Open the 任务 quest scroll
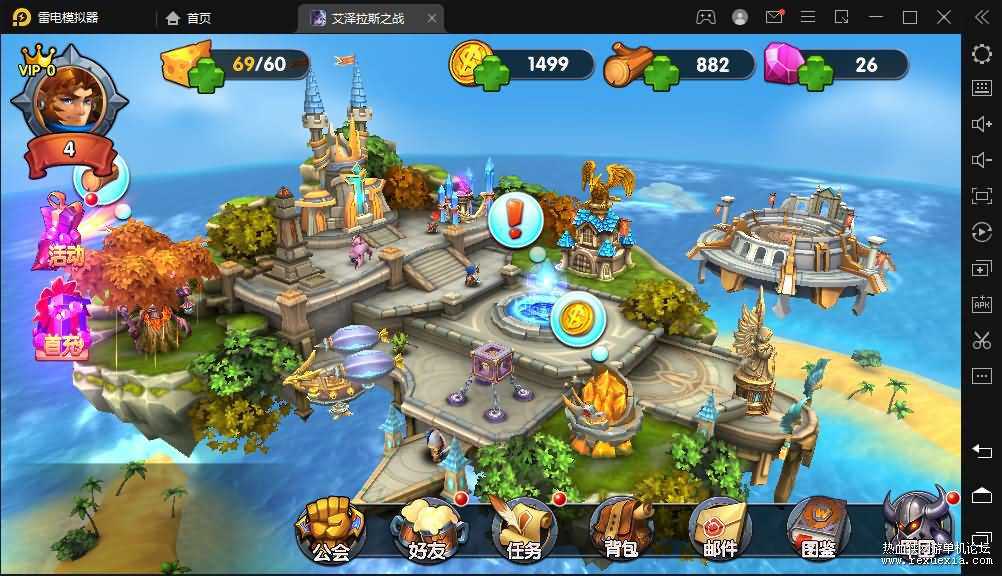The width and height of the screenshot is (1002, 576). click(526, 528)
